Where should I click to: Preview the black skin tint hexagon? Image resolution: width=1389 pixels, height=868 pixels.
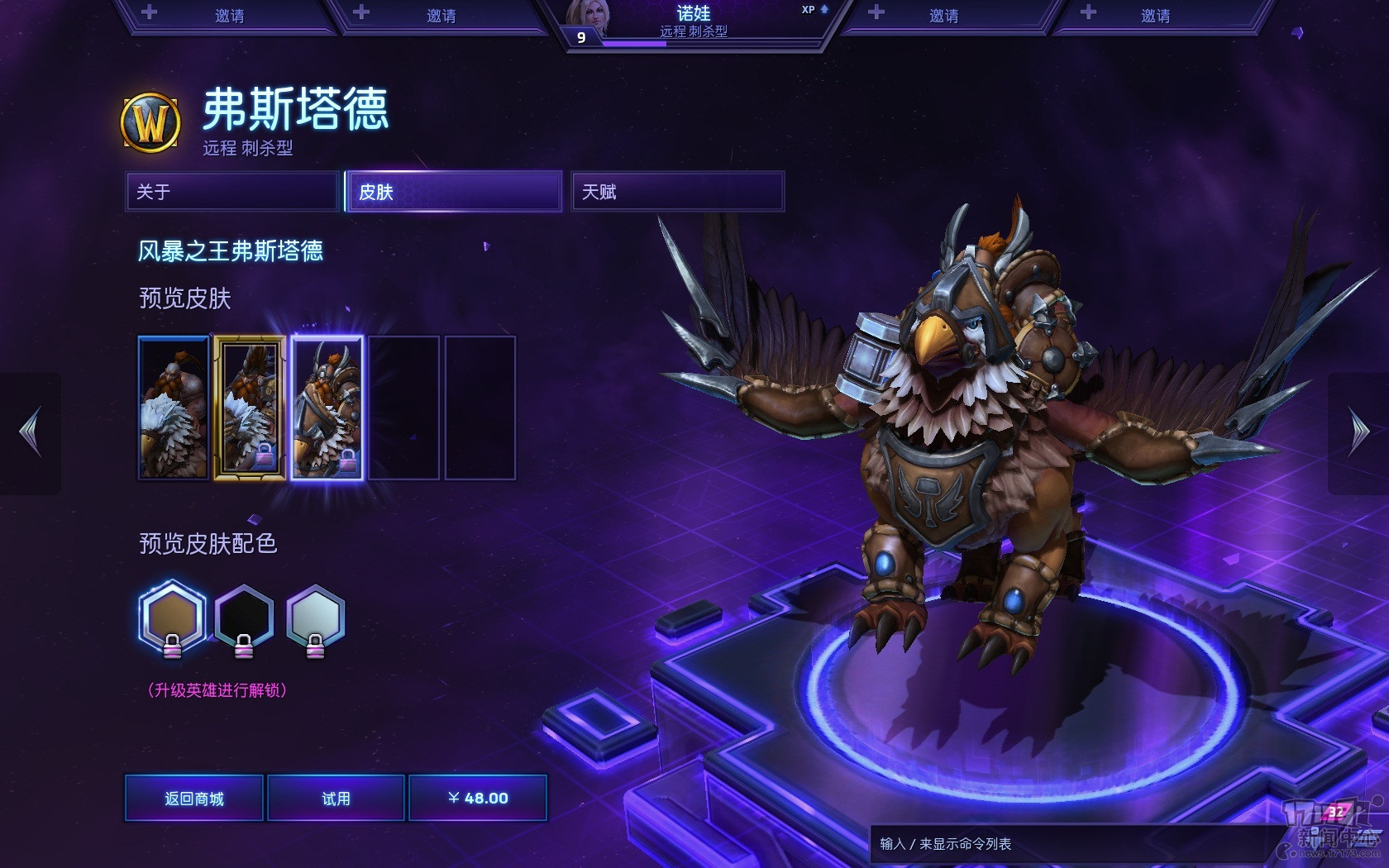tap(244, 618)
